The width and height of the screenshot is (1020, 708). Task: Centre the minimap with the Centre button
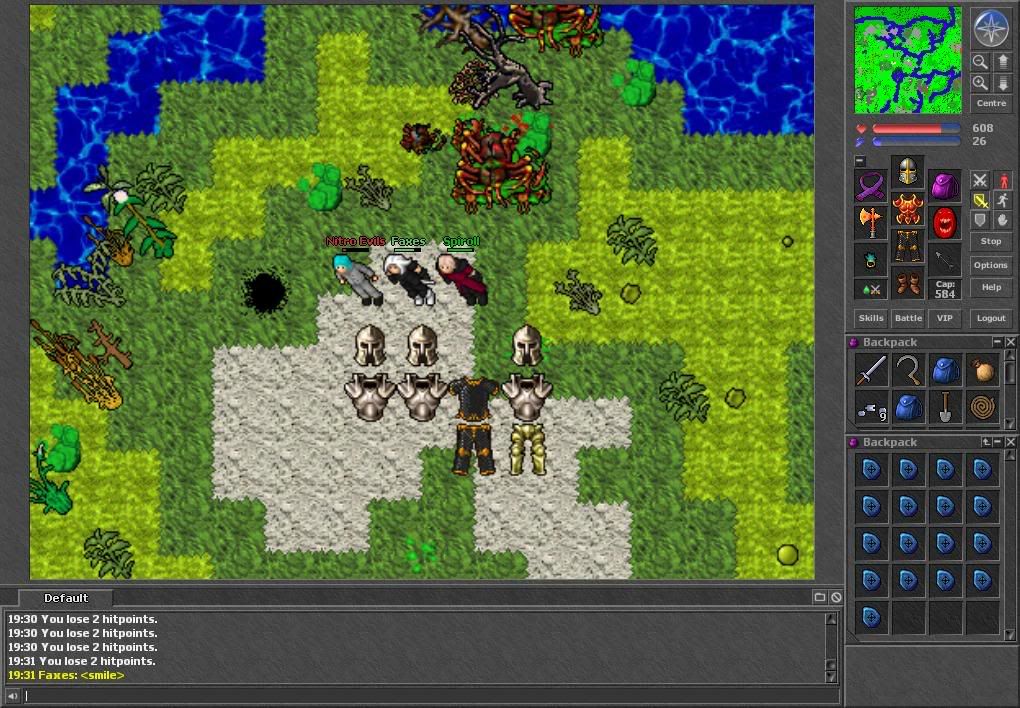click(x=990, y=104)
